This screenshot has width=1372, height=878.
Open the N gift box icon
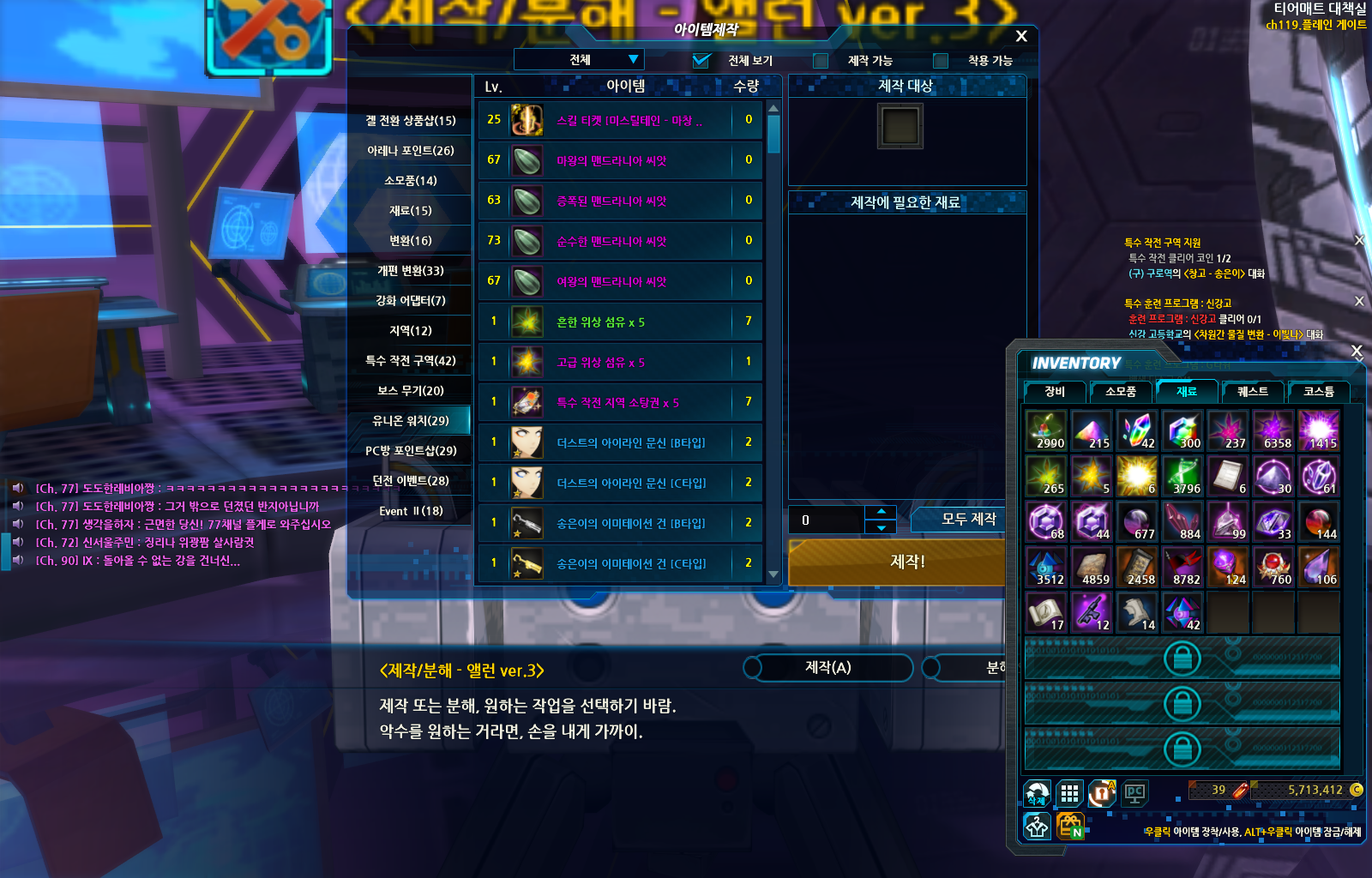coord(1069,826)
